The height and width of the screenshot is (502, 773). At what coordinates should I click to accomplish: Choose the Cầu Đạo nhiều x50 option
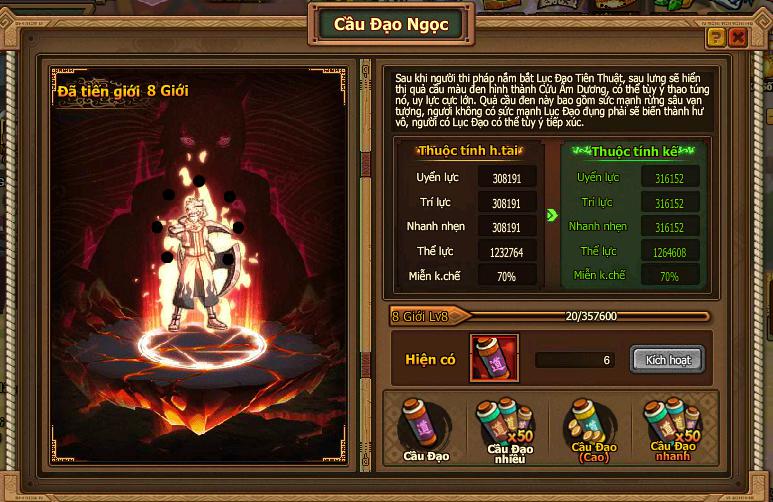click(510, 424)
